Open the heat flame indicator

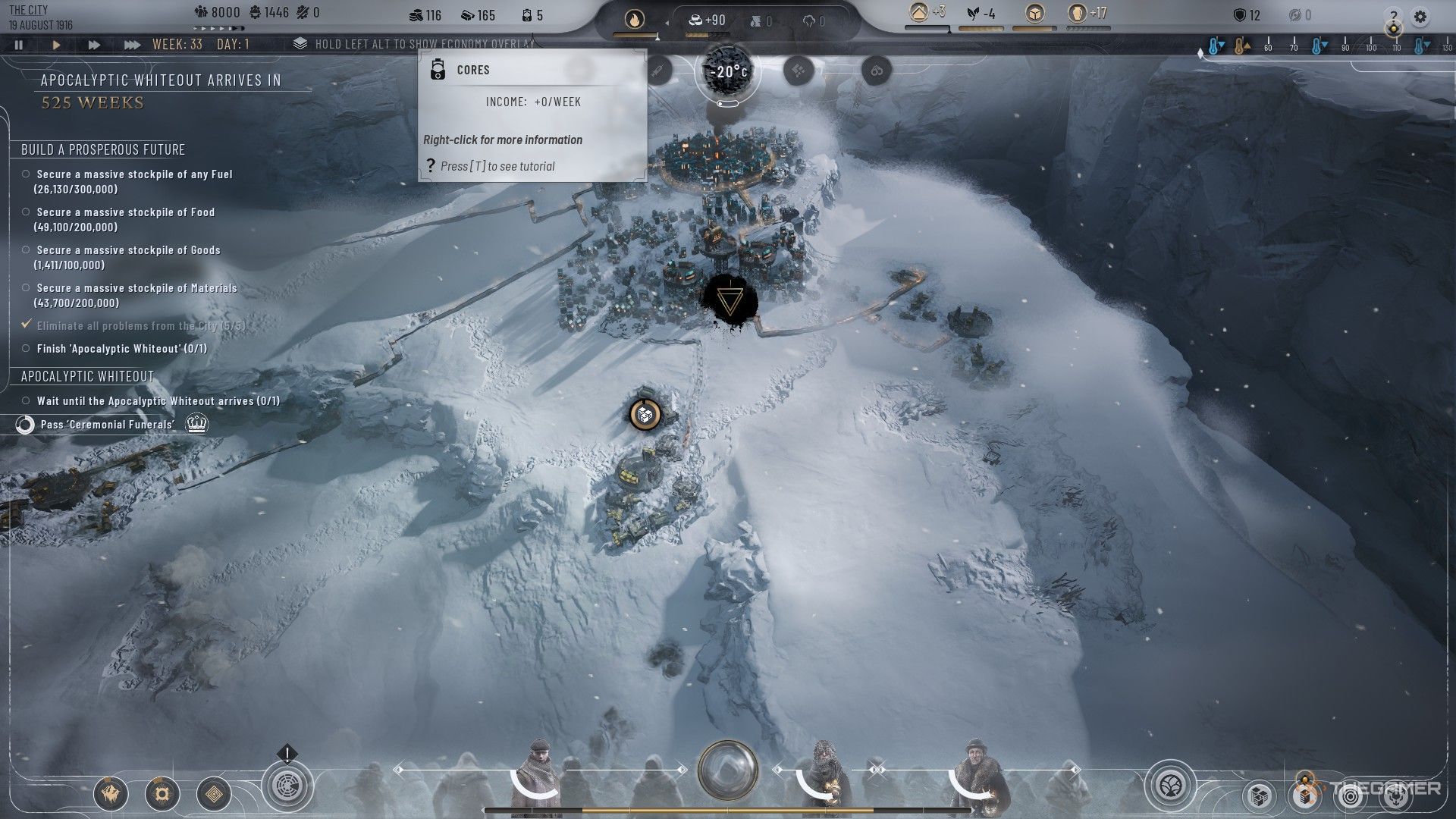click(x=634, y=18)
